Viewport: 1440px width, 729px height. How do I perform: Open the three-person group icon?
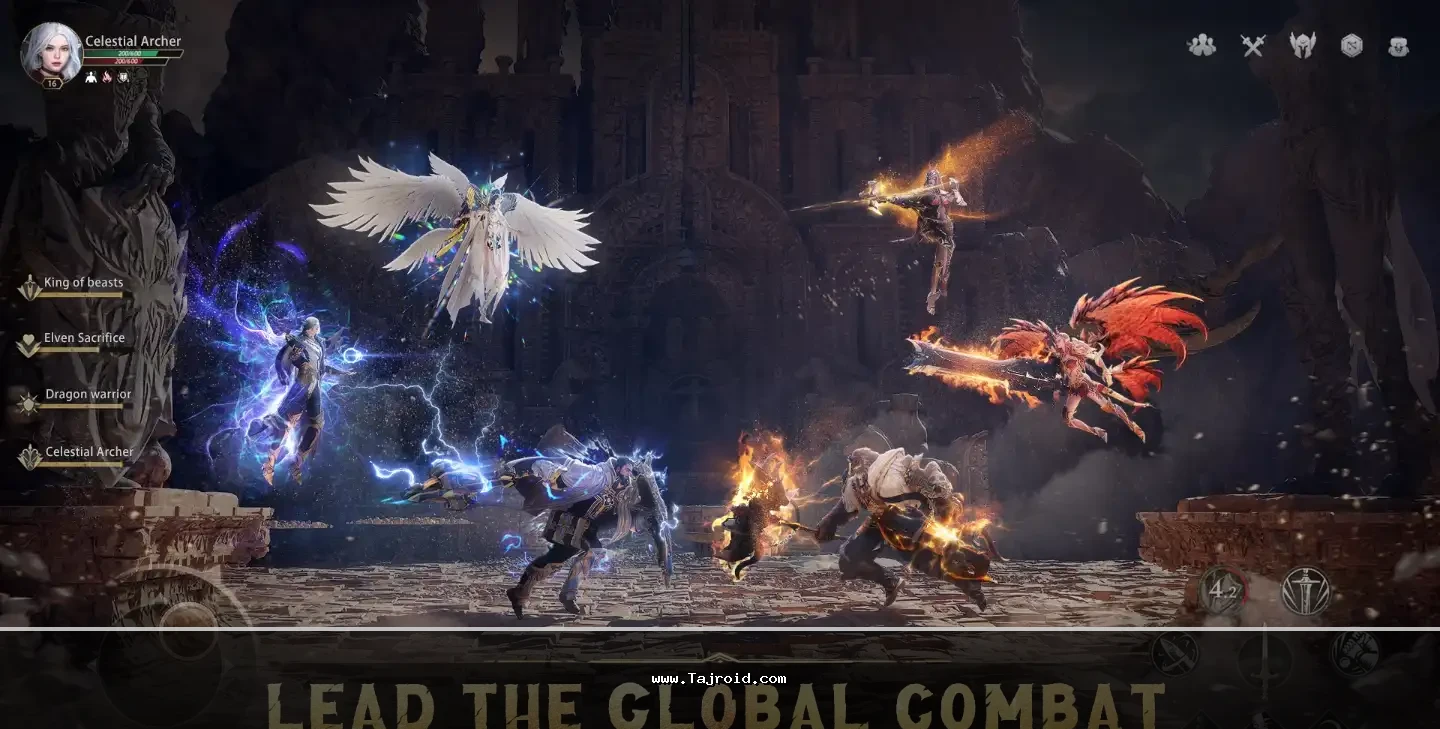1201,45
